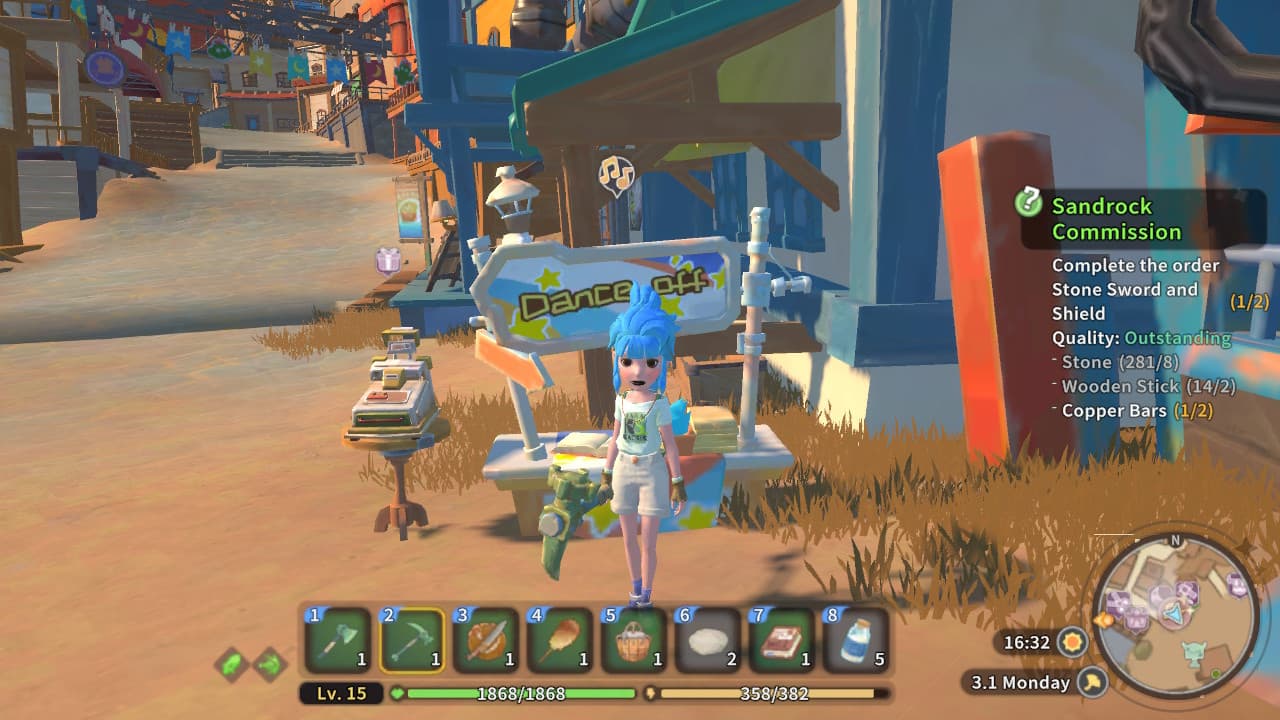Use the milk bottle in slot 8
Image resolution: width=1280 pixels, height=720 pixels.
point(856,640)
